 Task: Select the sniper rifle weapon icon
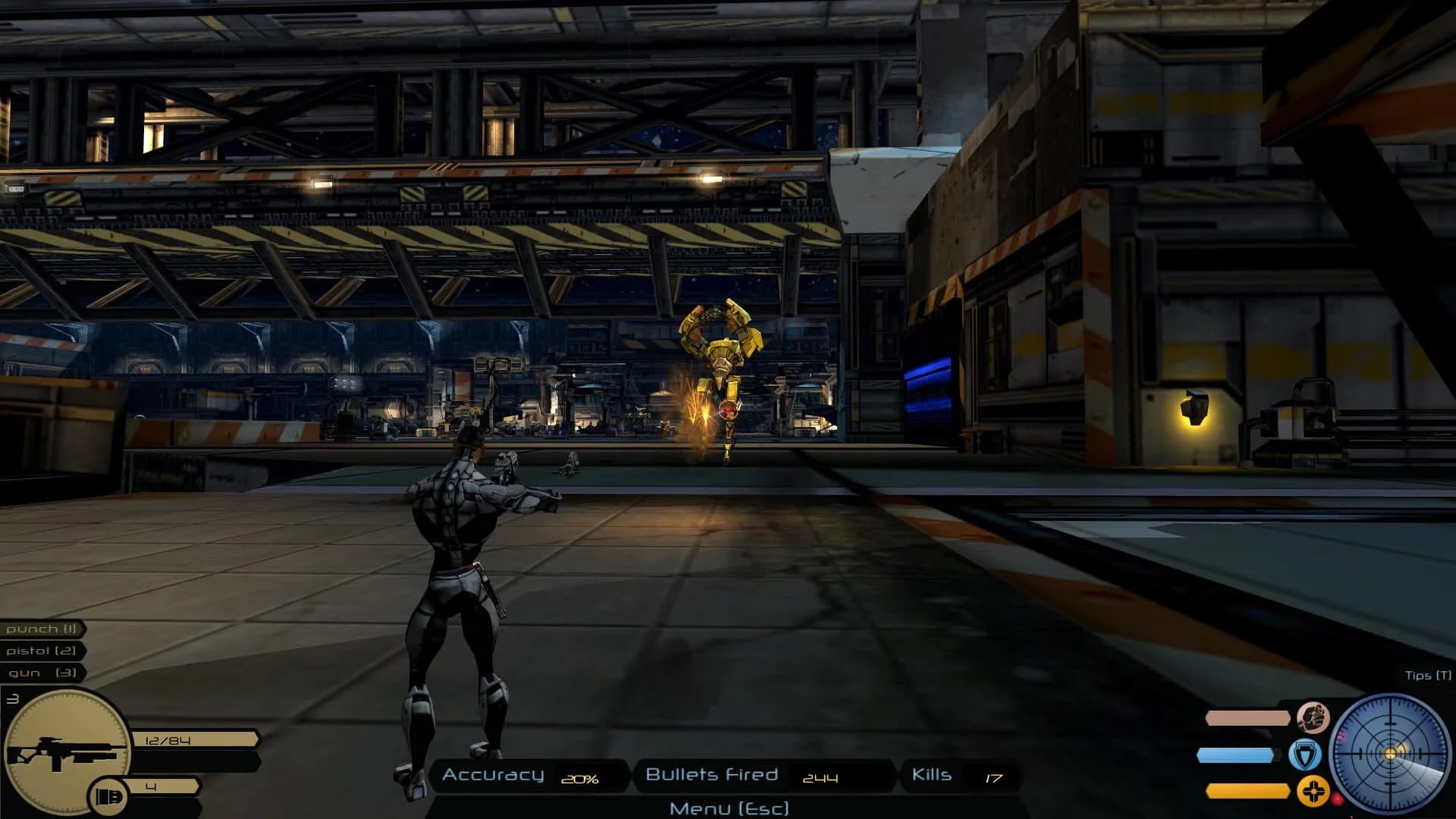coord(66,749)
